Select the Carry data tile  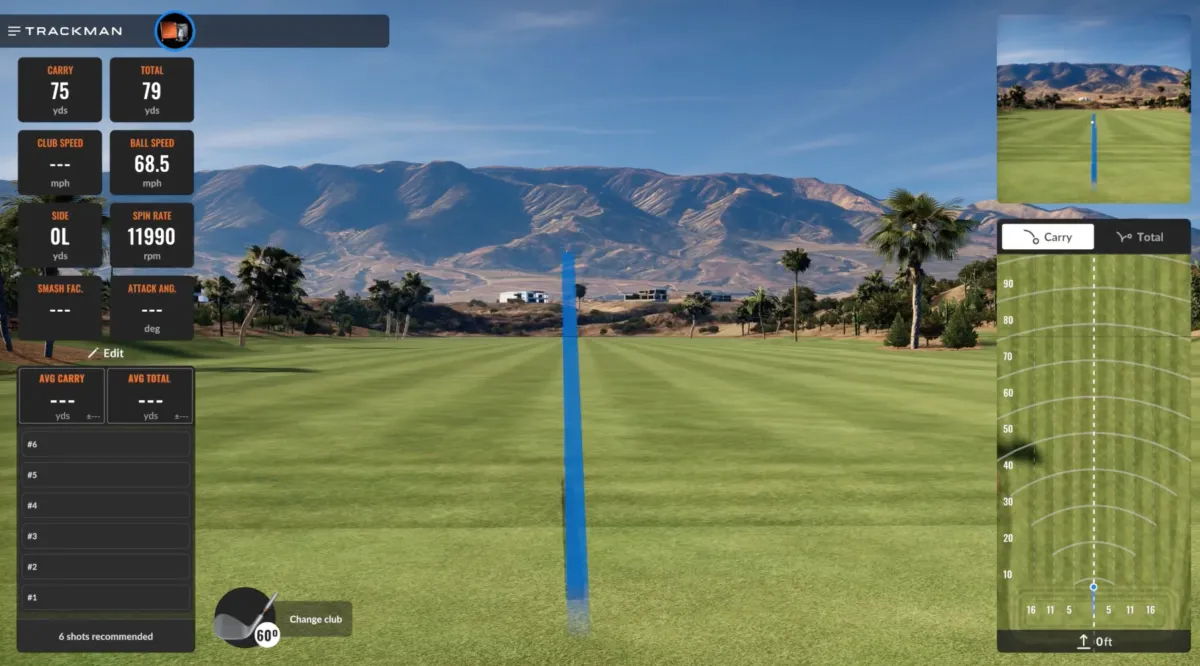point(60,90)
